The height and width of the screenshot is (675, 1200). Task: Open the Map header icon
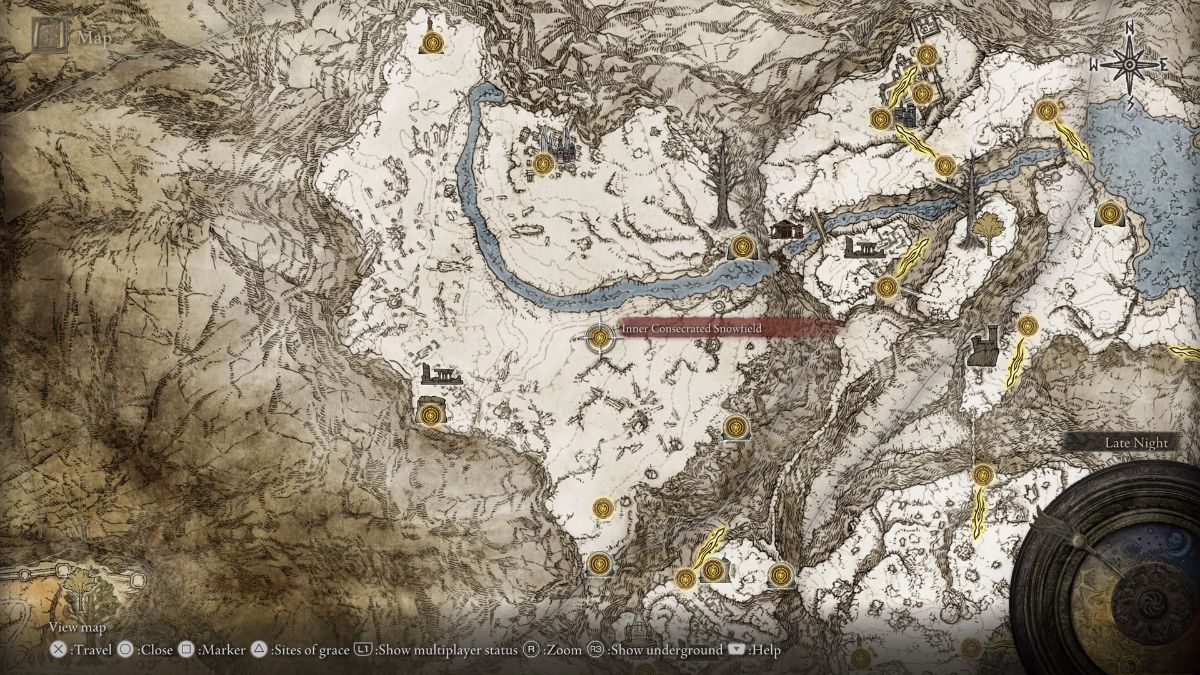click(47, 37)
